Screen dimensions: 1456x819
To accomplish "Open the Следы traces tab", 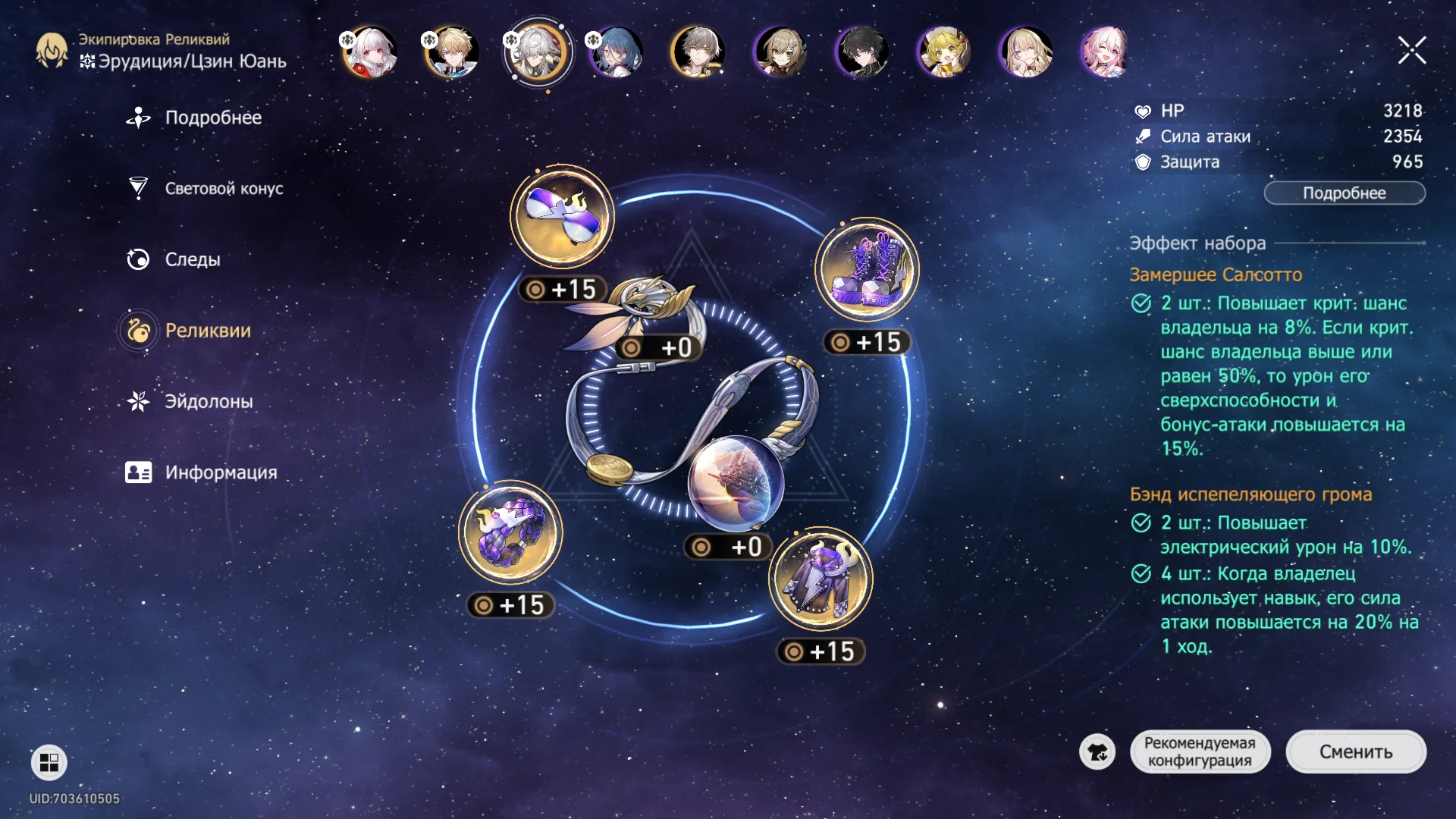I will click(192, 259).
